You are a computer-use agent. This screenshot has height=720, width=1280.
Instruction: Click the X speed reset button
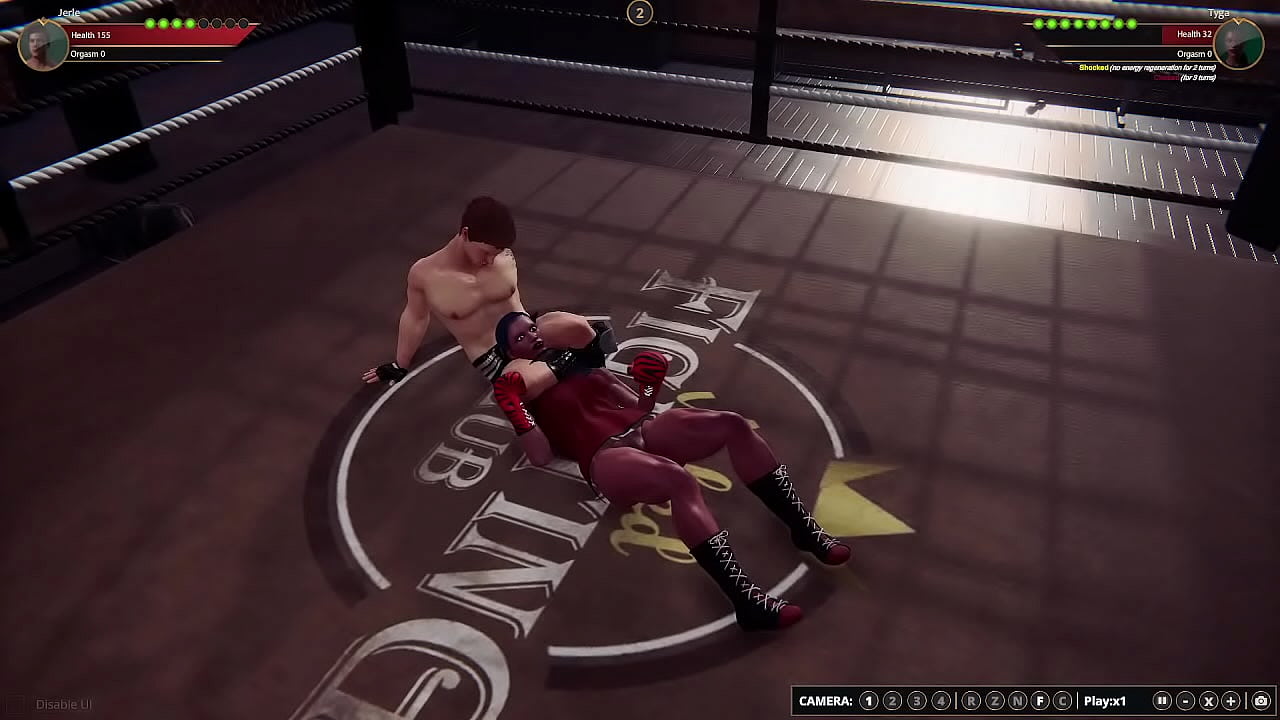click(1211, 700)
